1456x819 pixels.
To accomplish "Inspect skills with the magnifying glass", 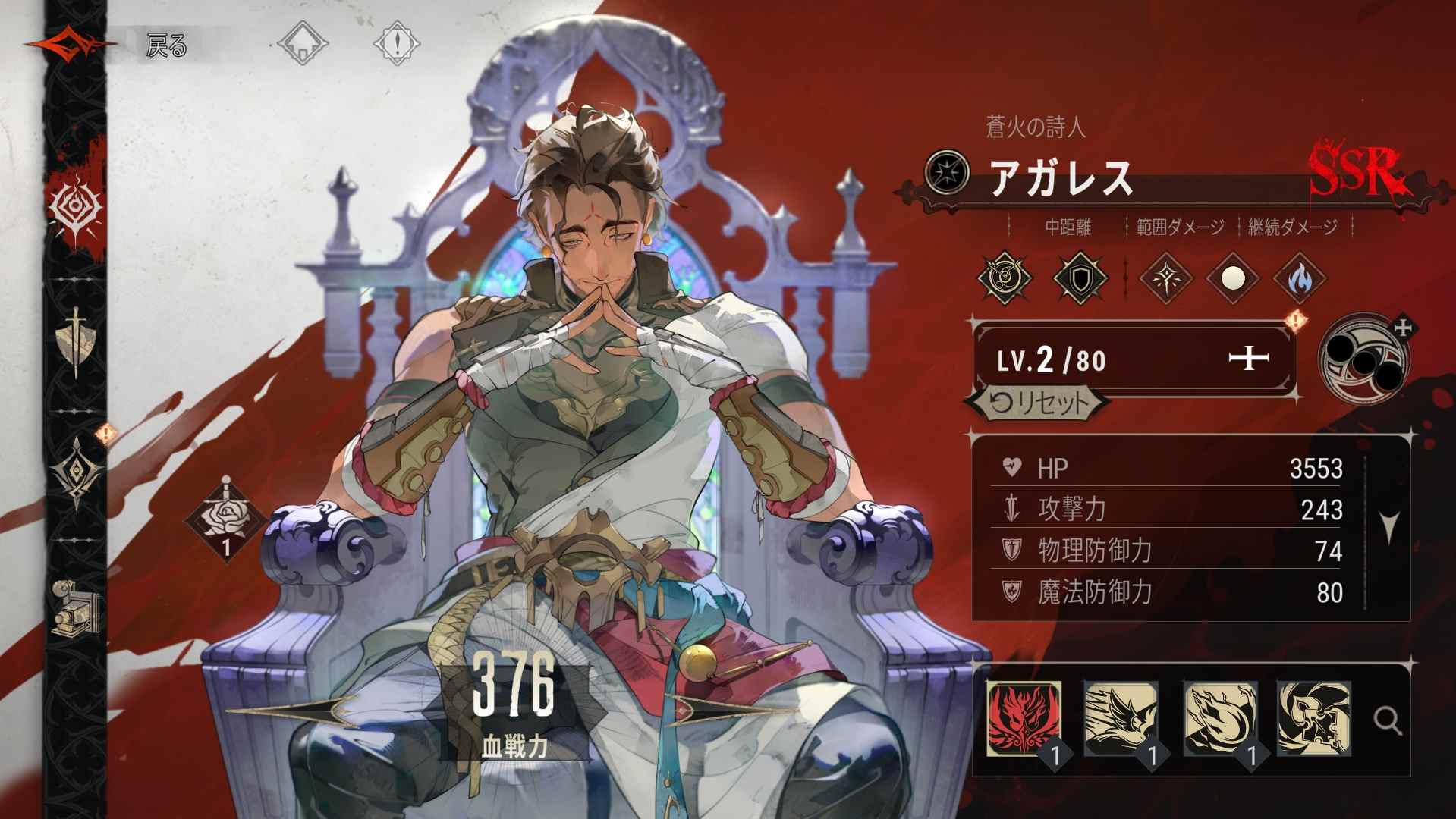I will click(1388, 720).
